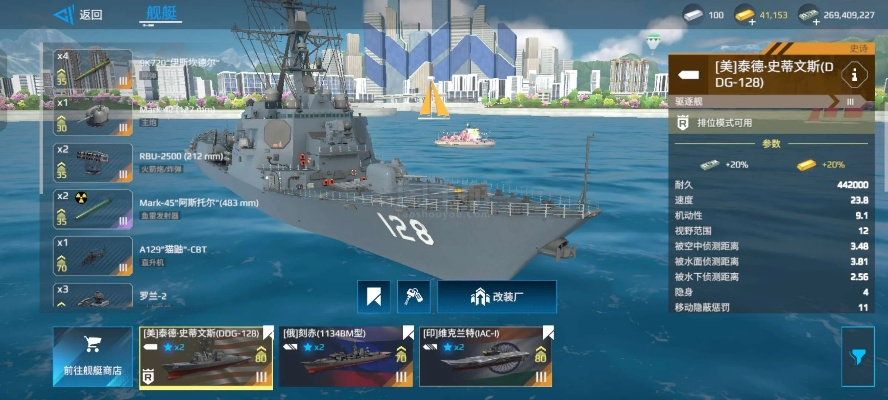The image size is (888, 400).
Task: Open the 改装厂 refit workshop
Action: [x=497, y=297]
